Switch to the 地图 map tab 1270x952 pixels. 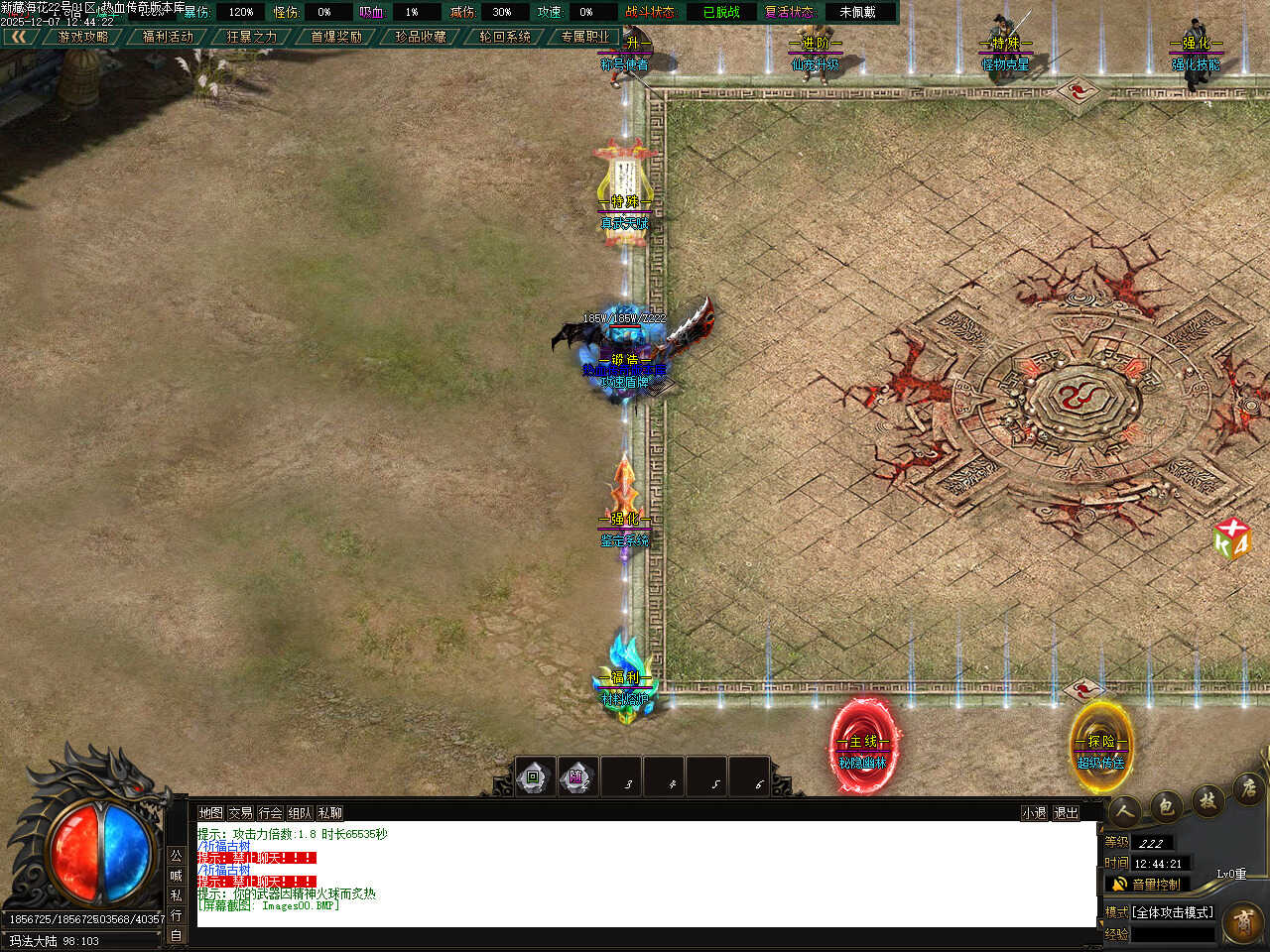coord(210,812)
